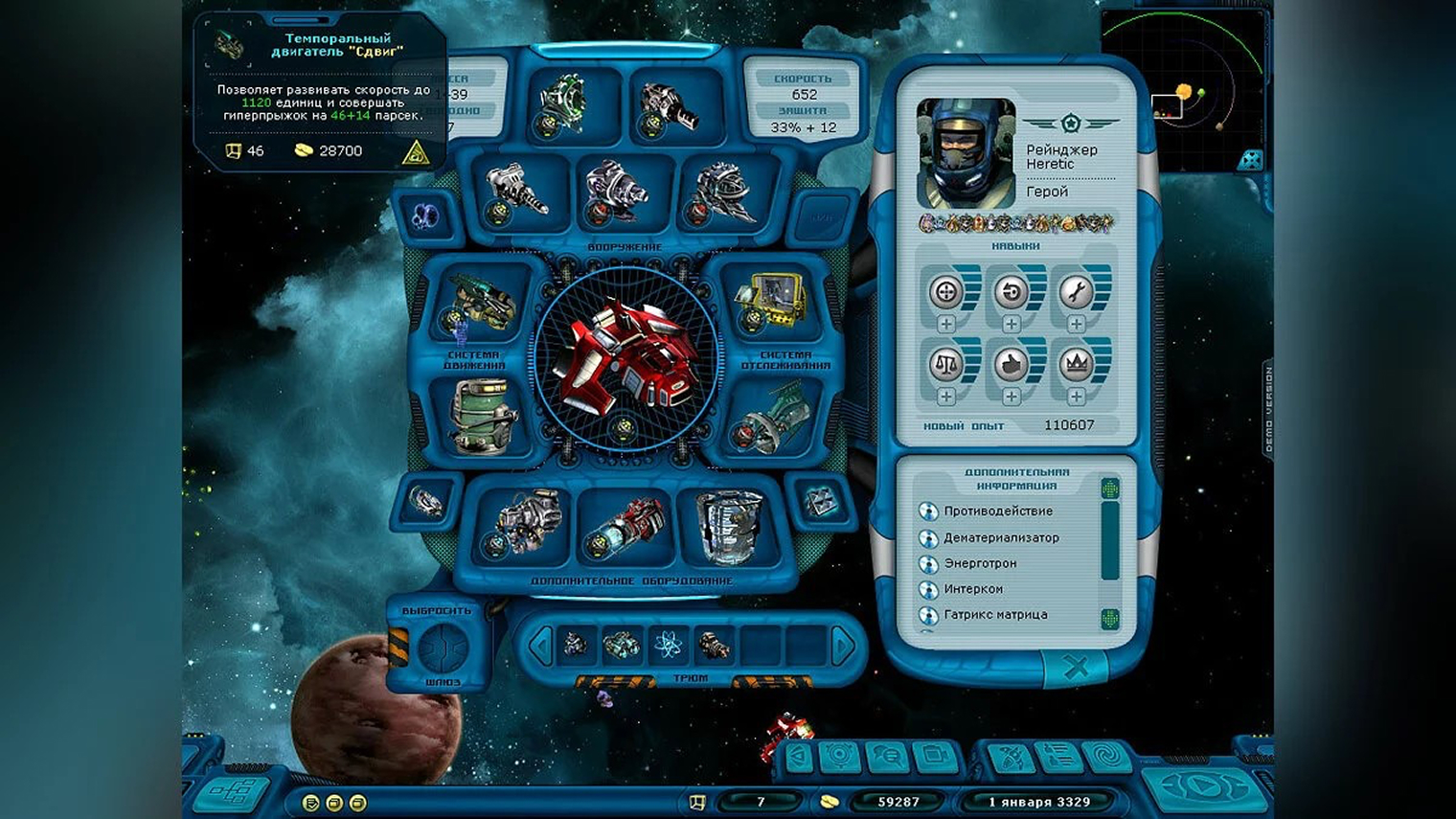This screenshot has width=1456, height=819.
Task: Click the Выбросить airlock jettison slot
Action: [444, 648]
